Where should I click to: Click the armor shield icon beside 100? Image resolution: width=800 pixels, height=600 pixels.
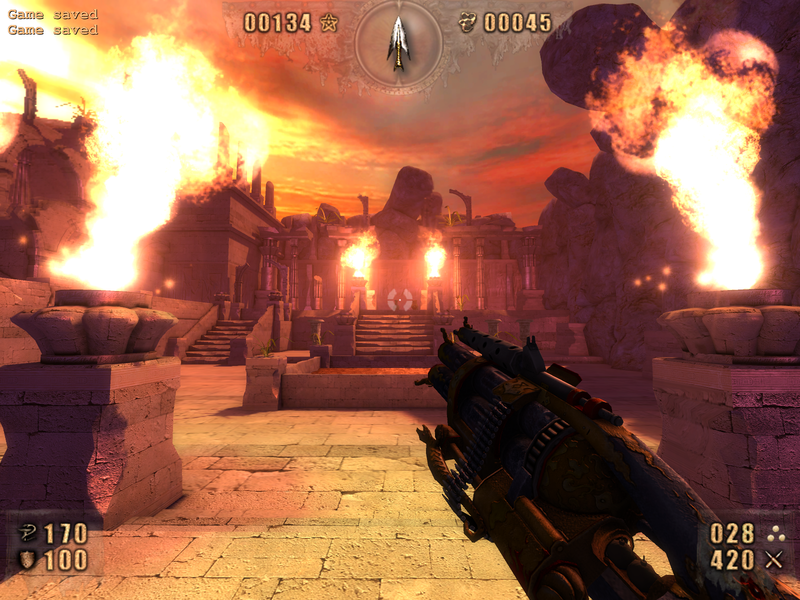tap(27, 560)
